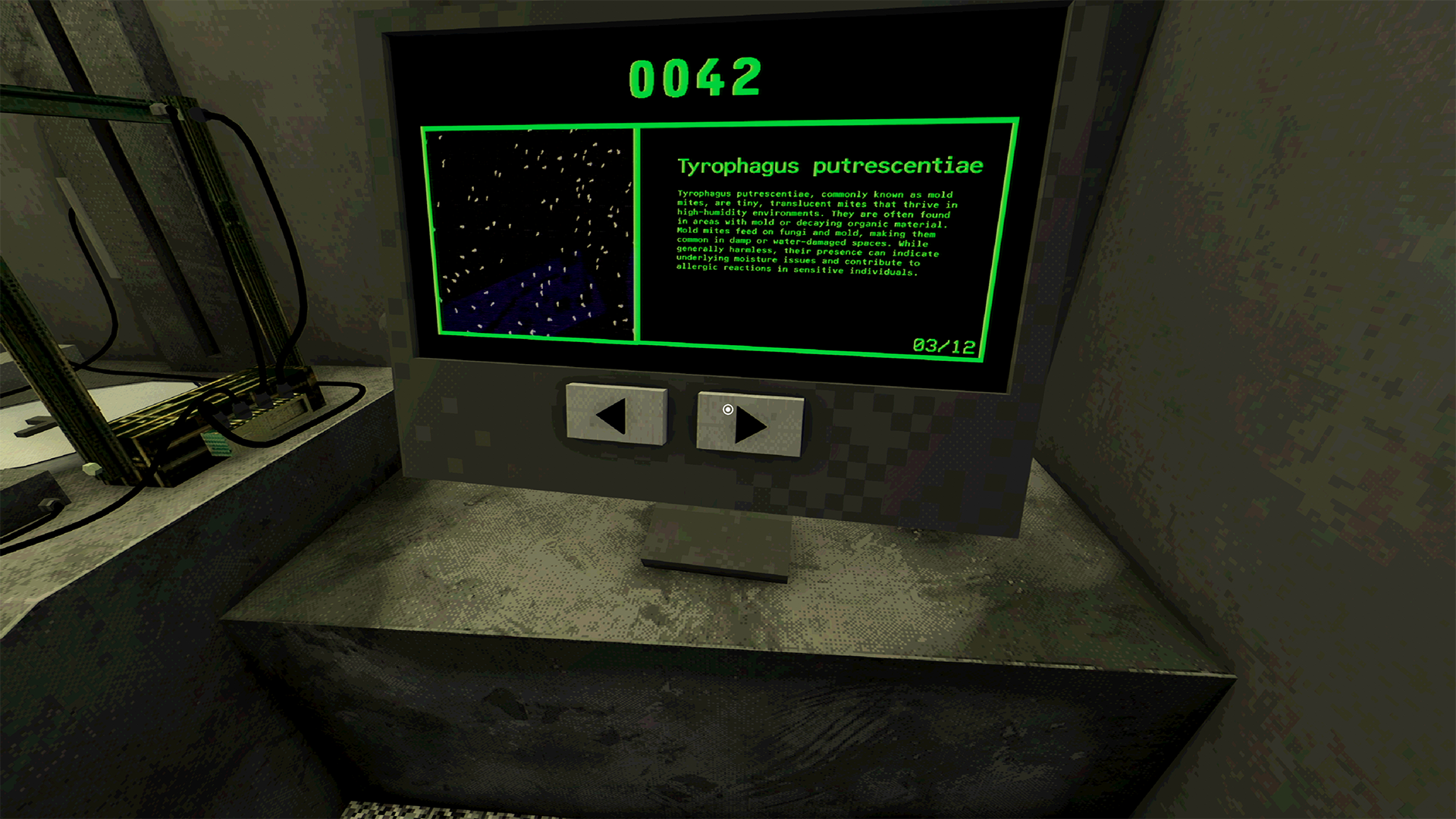Go to the next terminal entry
Screen dimensions: 1456x819
click(x=749, y=424)
